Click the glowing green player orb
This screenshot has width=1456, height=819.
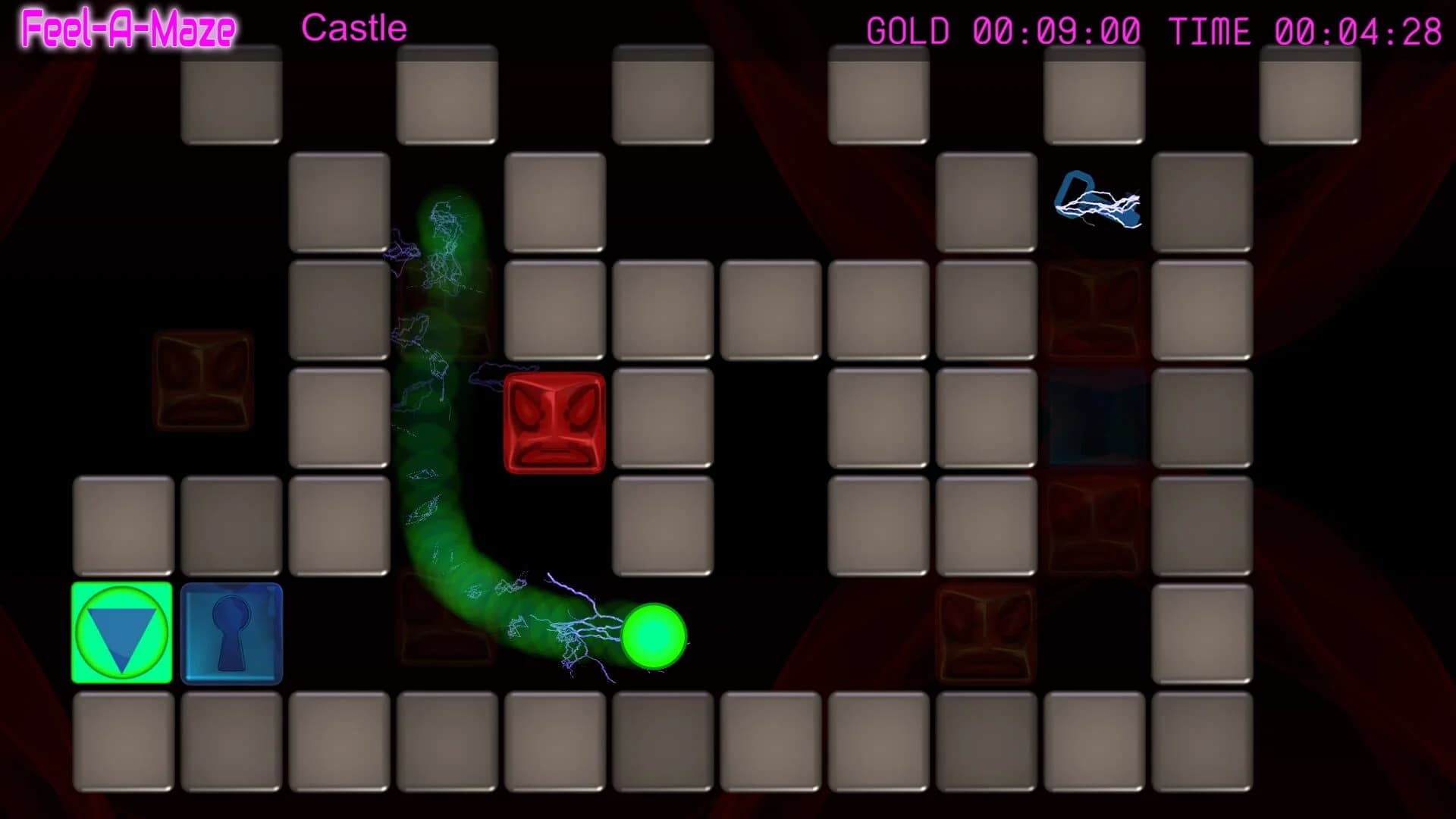(654, 637)
